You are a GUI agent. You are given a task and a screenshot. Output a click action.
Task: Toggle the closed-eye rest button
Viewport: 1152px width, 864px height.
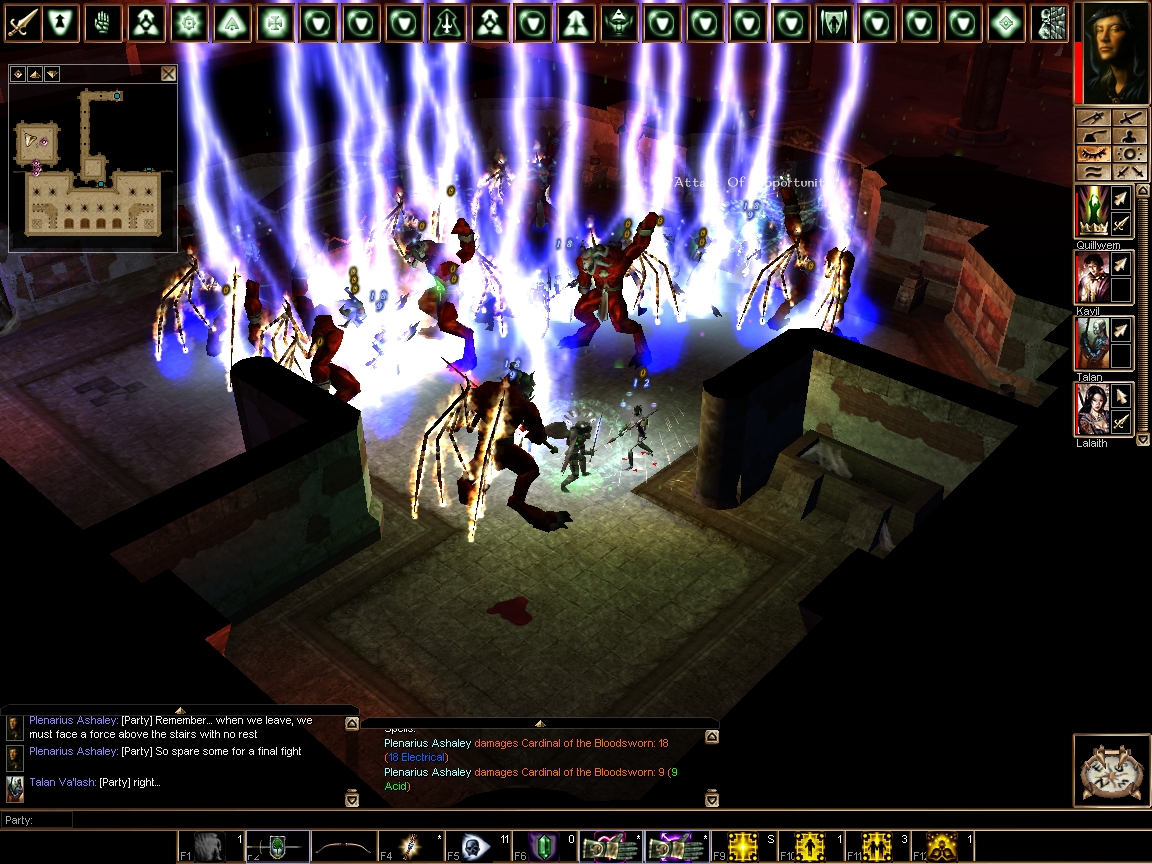pyautogui.click(x=1093, y=154)
